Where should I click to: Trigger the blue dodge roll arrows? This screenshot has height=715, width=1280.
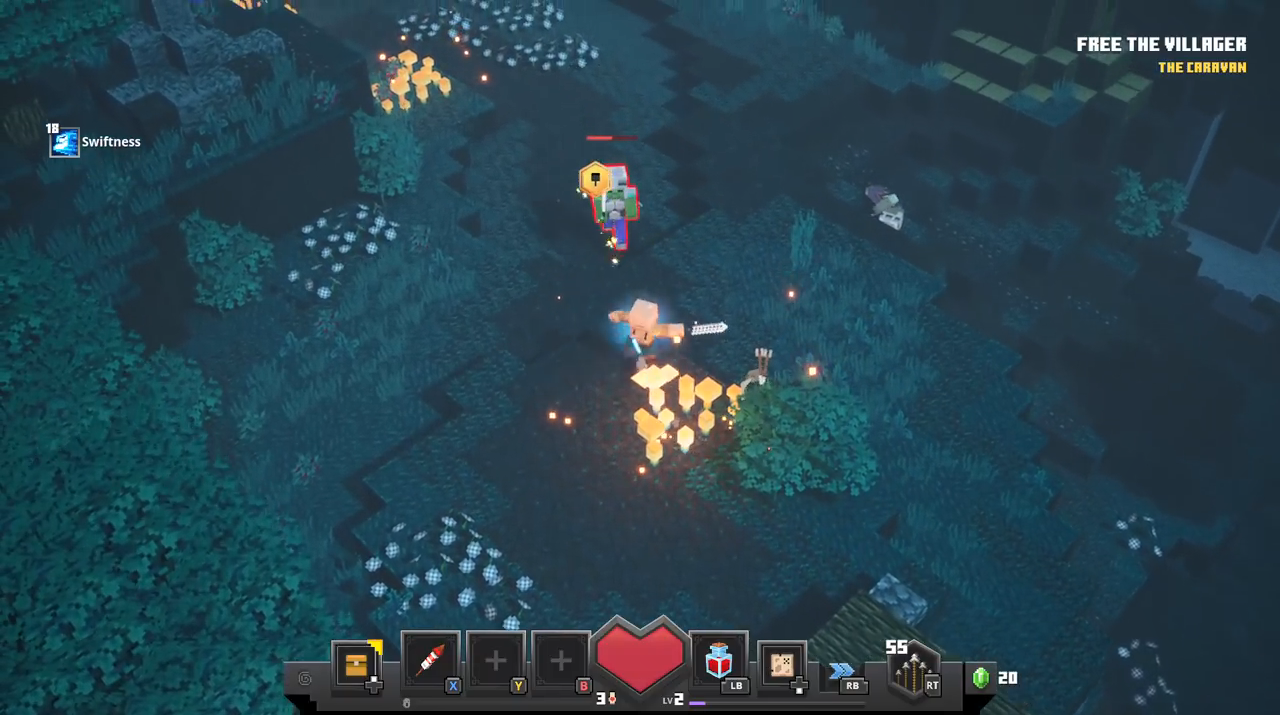point(842,671)
